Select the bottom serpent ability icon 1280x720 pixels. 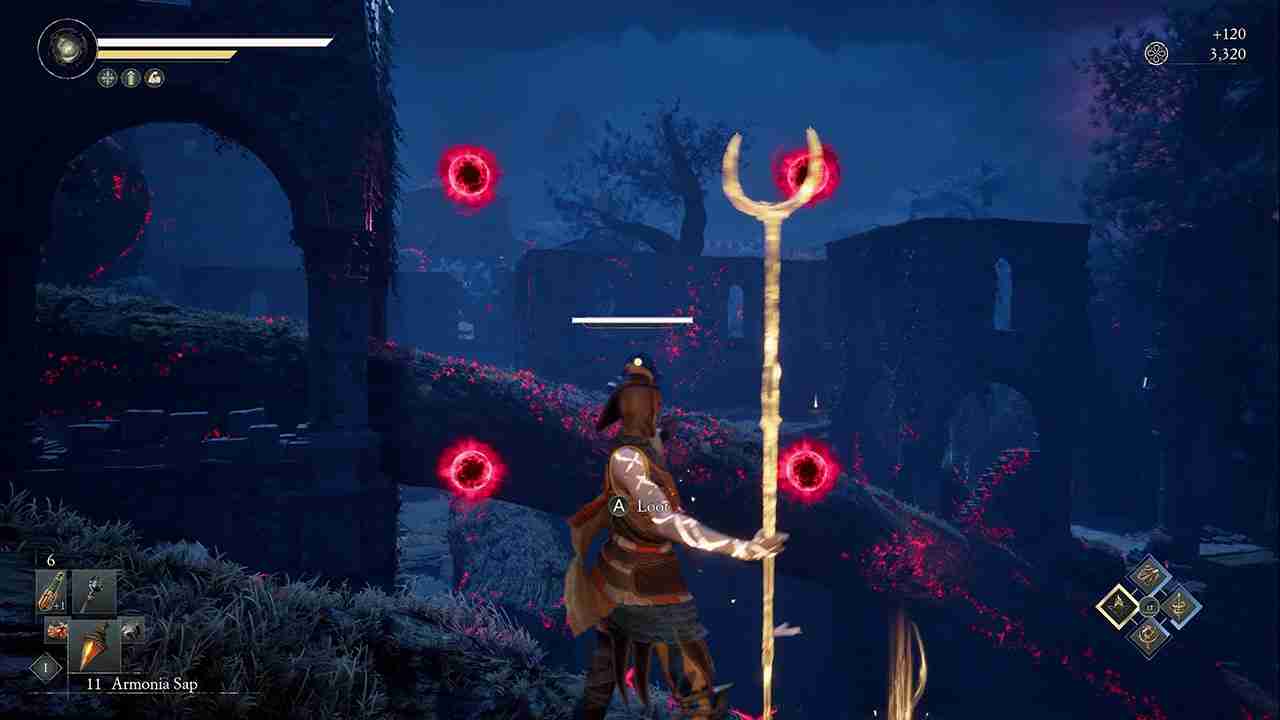1147,636
